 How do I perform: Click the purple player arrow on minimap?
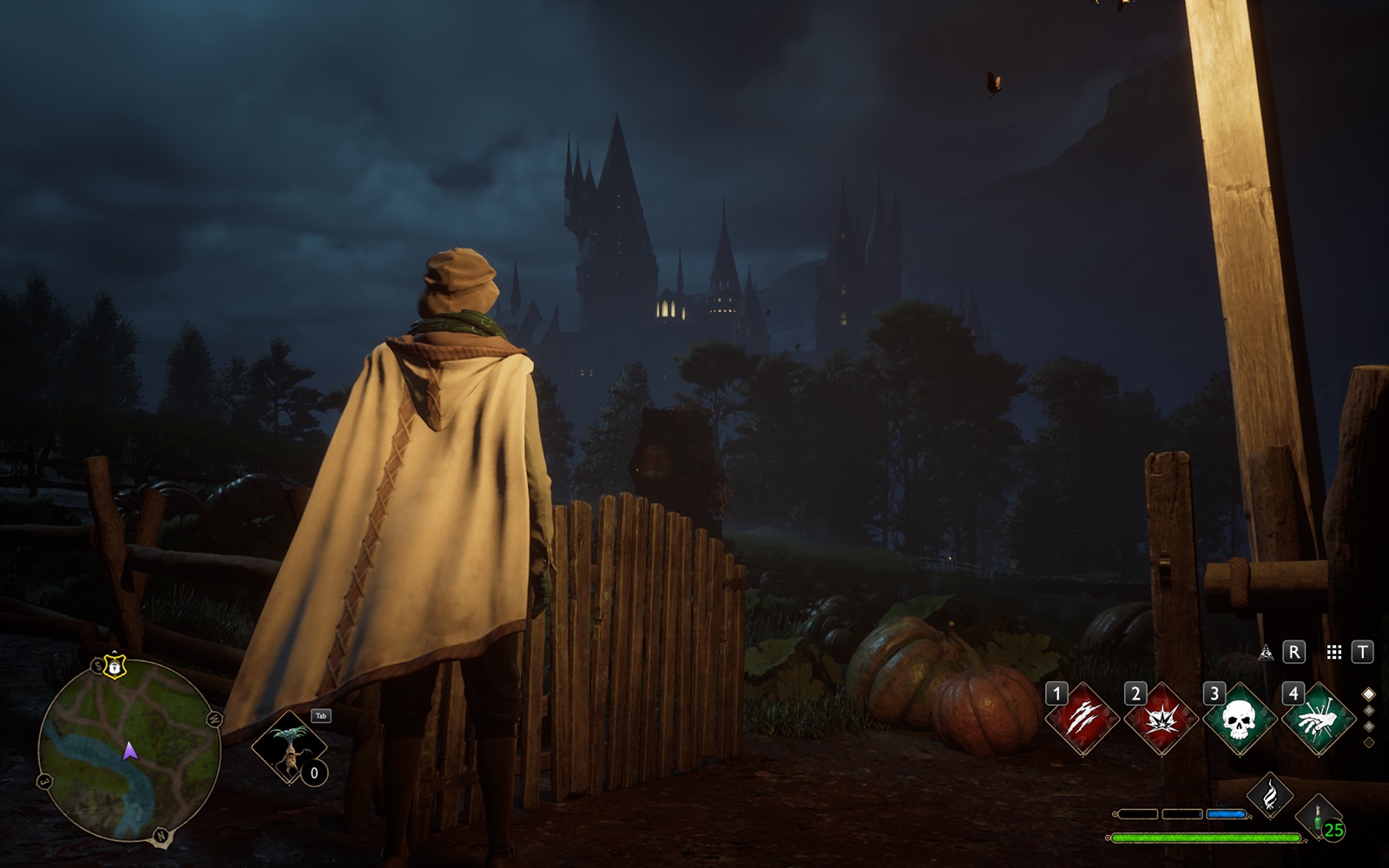click(x=130, y=751)
